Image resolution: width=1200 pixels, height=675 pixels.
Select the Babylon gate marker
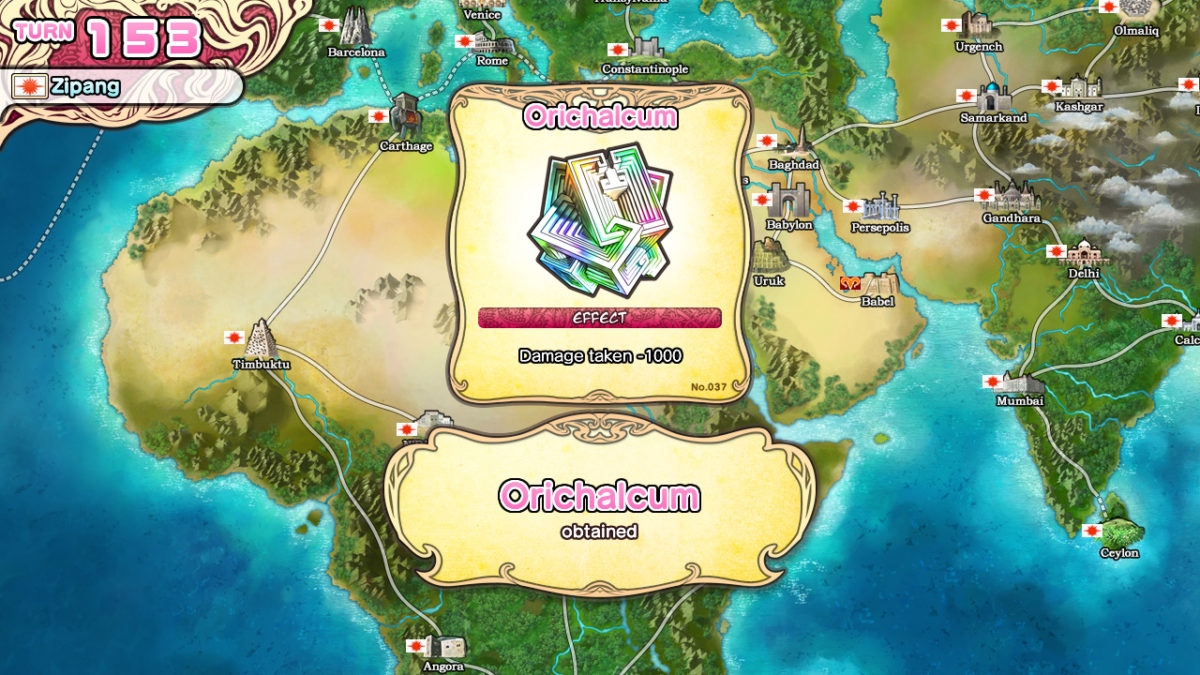pos(789,201)
